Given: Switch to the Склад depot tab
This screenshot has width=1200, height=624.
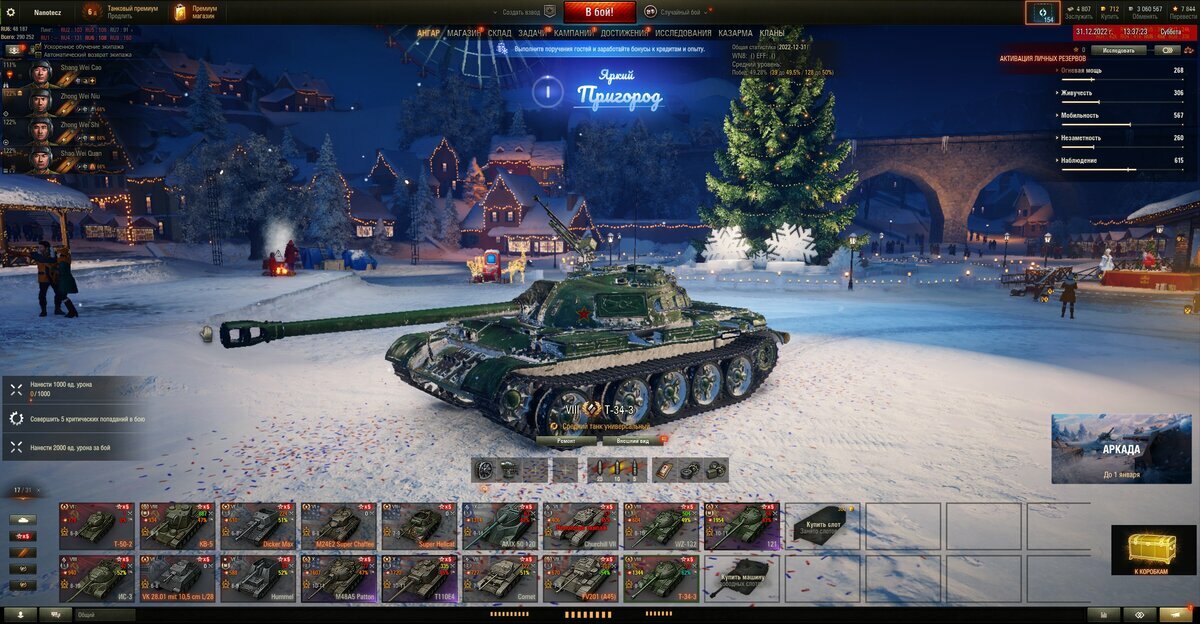Looking at the screenshot, I should [x=500, y=33].
